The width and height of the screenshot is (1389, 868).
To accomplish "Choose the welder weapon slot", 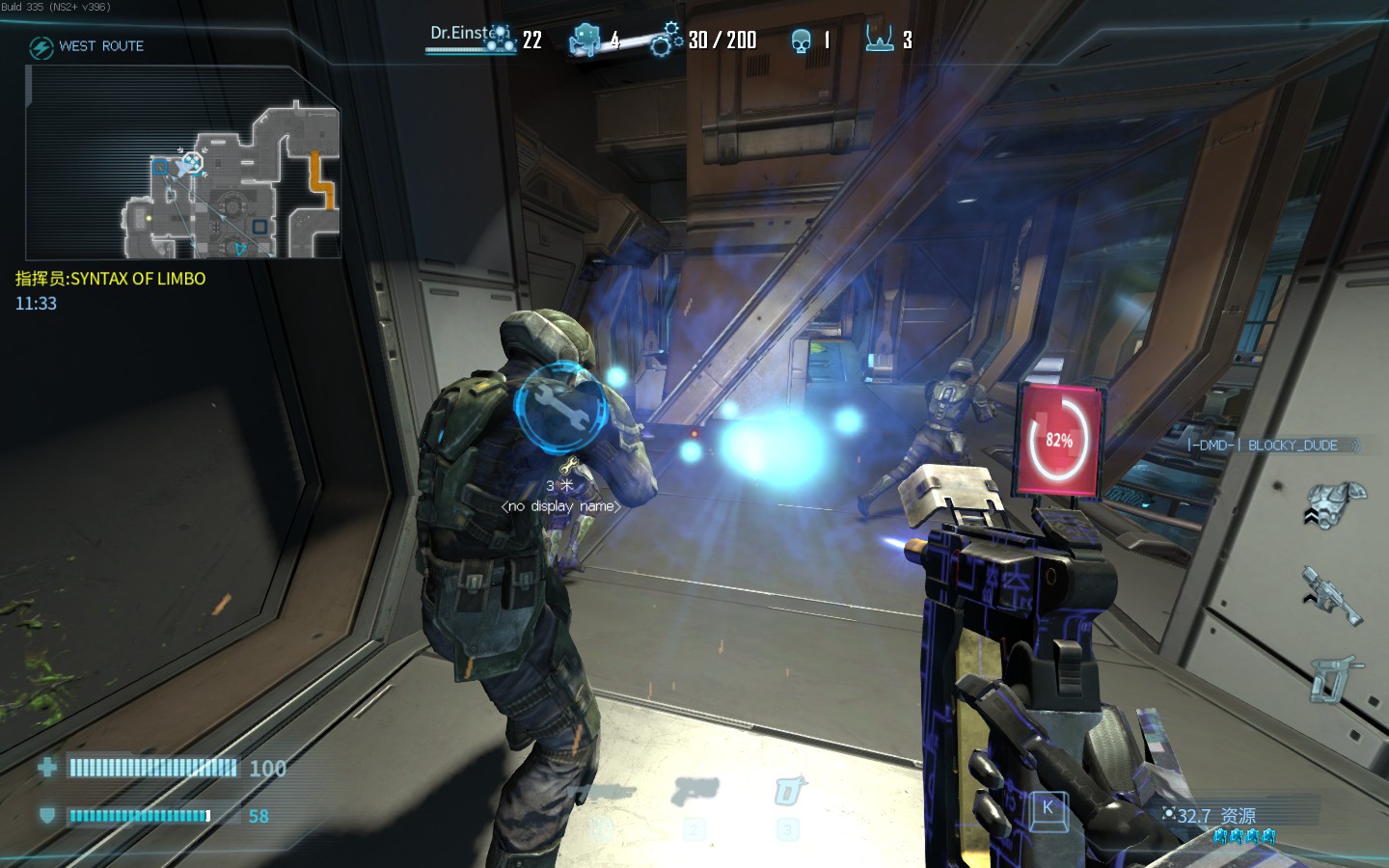I will [x=789, y=793].
